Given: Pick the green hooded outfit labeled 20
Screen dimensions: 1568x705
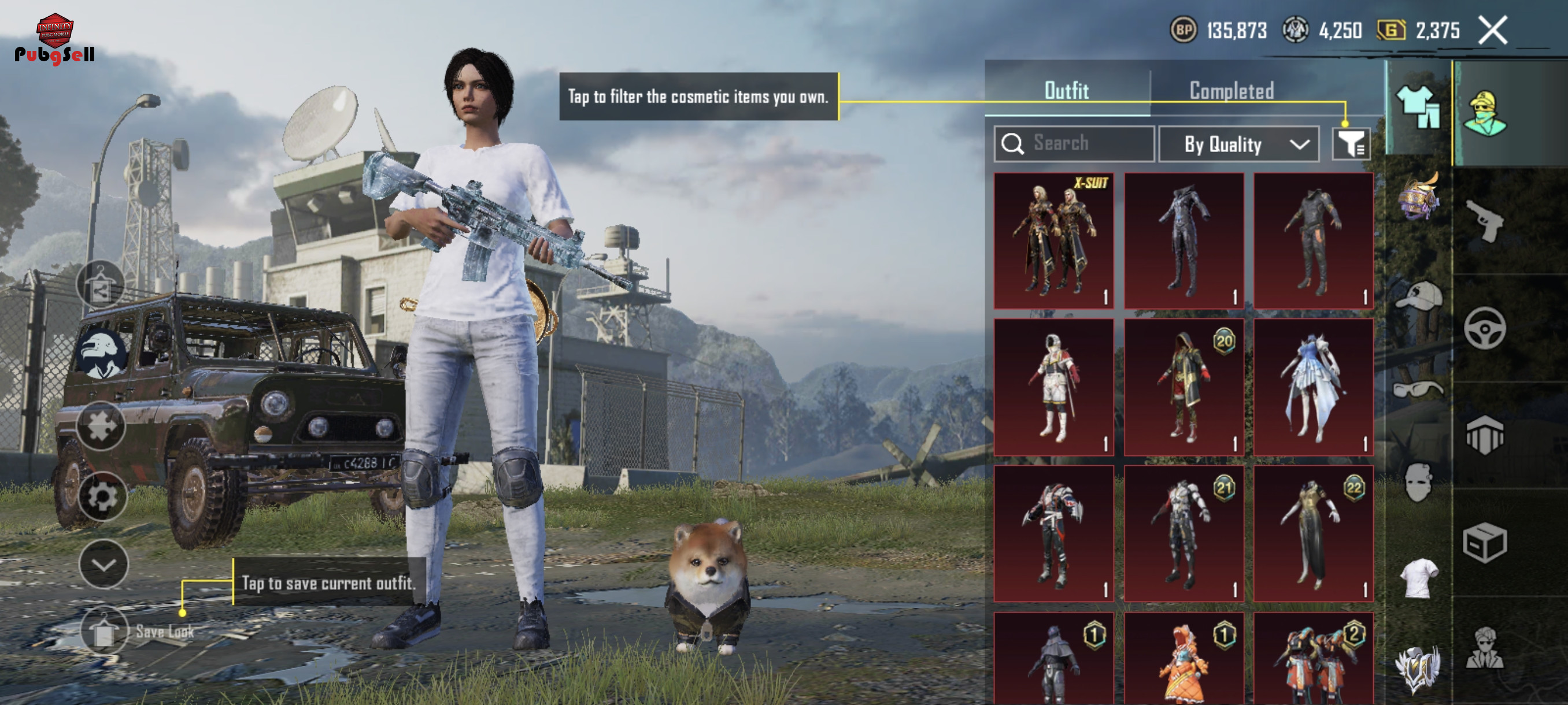Looking at the screenshot, I should pyautogui.click(x=1184, y=387).
